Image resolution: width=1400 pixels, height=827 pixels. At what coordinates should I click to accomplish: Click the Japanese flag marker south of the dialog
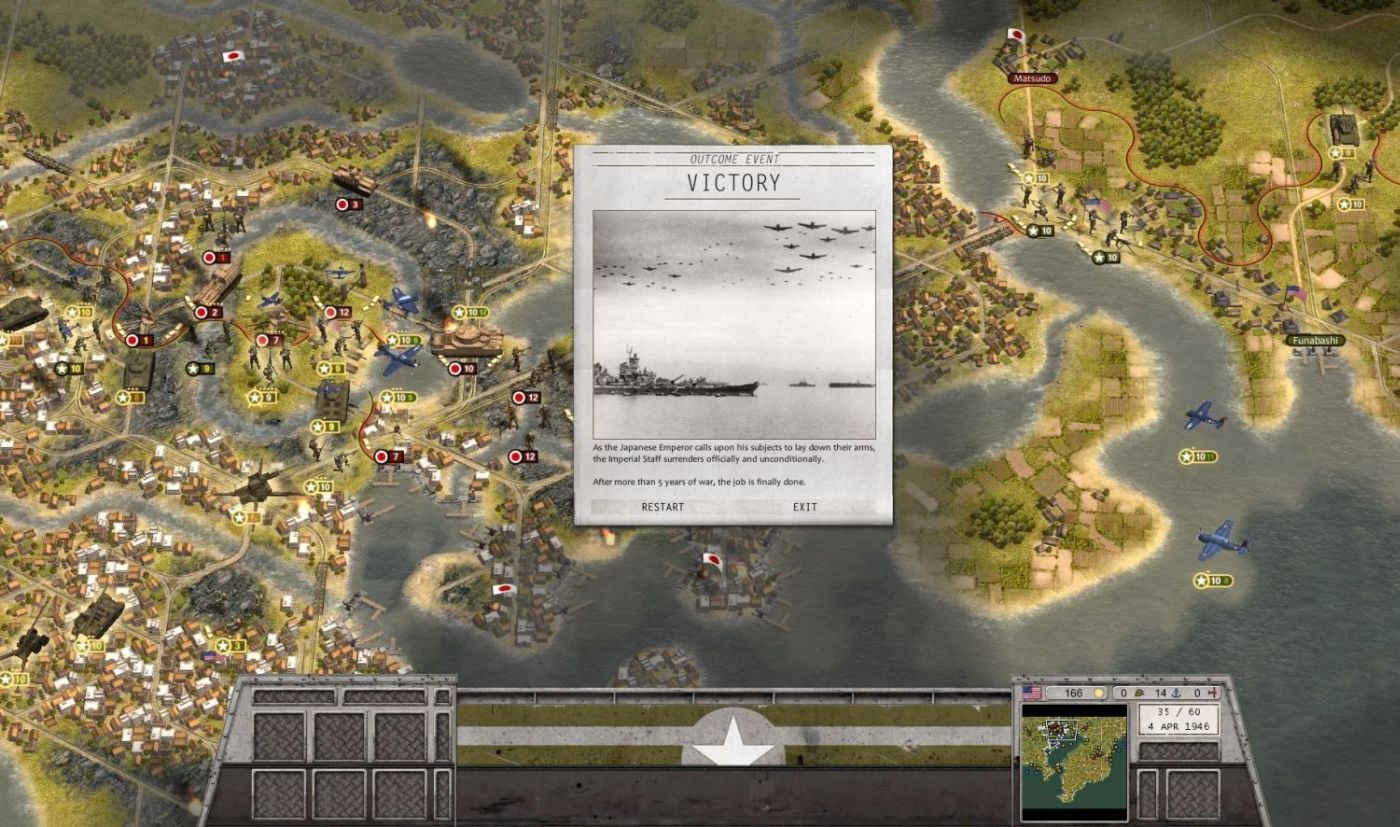(712, 561)
